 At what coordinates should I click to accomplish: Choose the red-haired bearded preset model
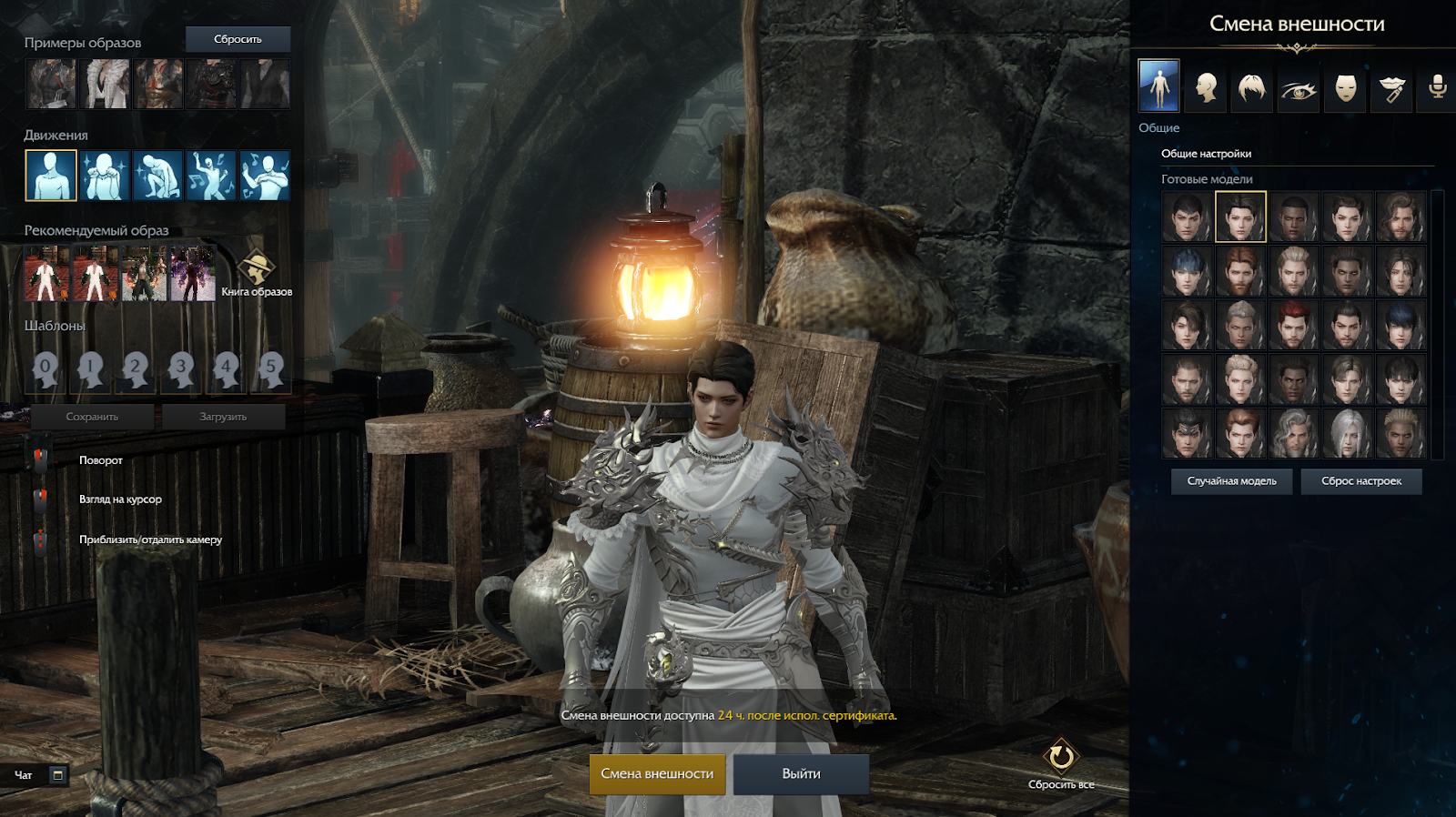tap(1240, 271)
